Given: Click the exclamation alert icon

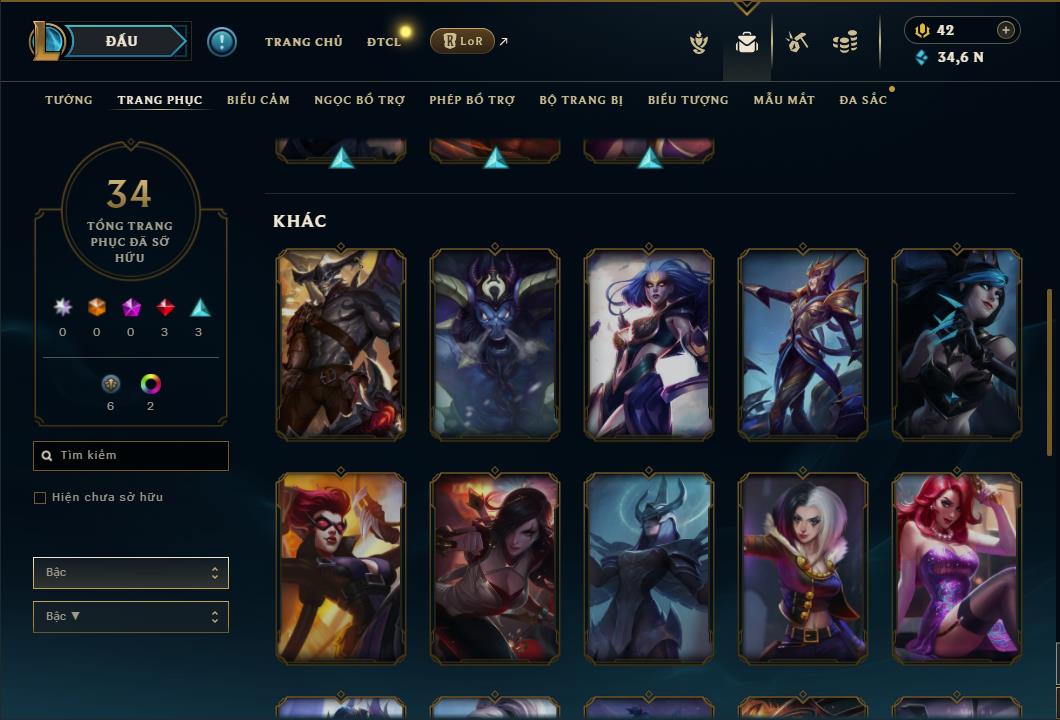Looking at the screenshot, I should click(222, 41).
